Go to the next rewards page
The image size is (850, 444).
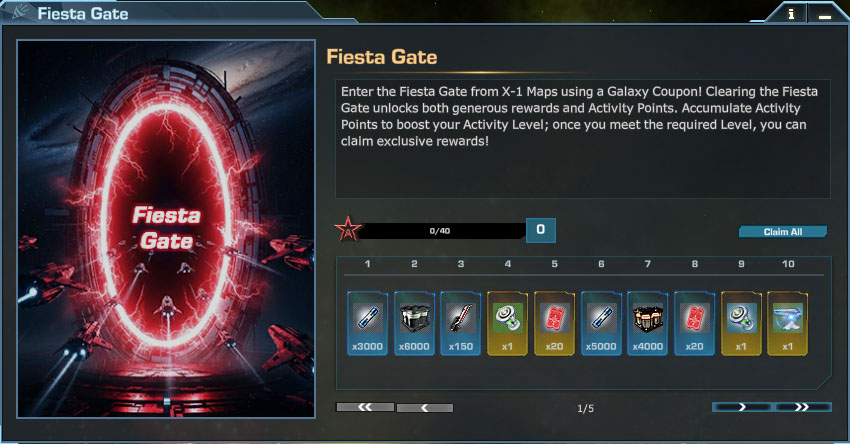(x=741, y=407)
